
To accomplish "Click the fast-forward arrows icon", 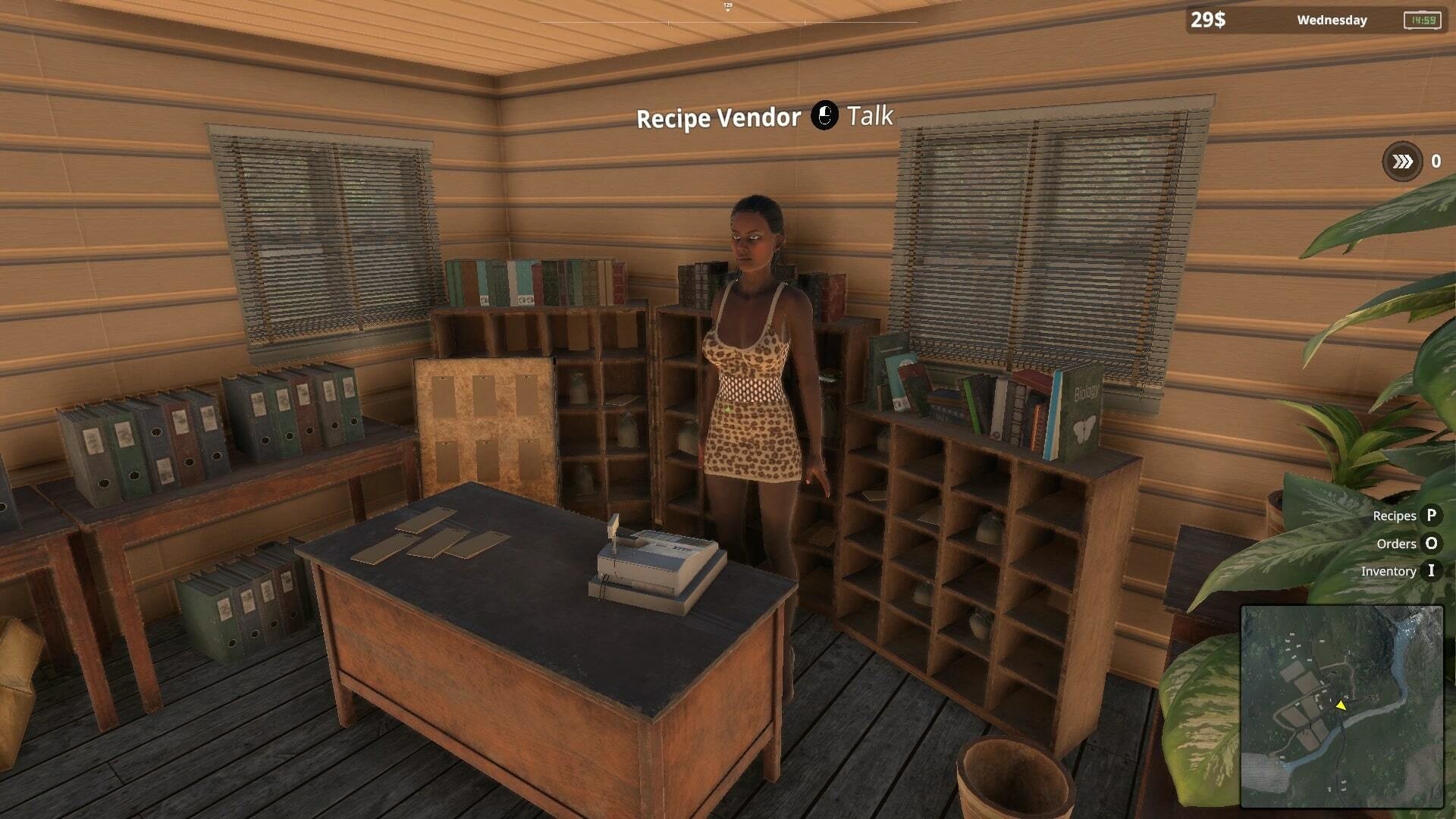I will coord(1402,162).
